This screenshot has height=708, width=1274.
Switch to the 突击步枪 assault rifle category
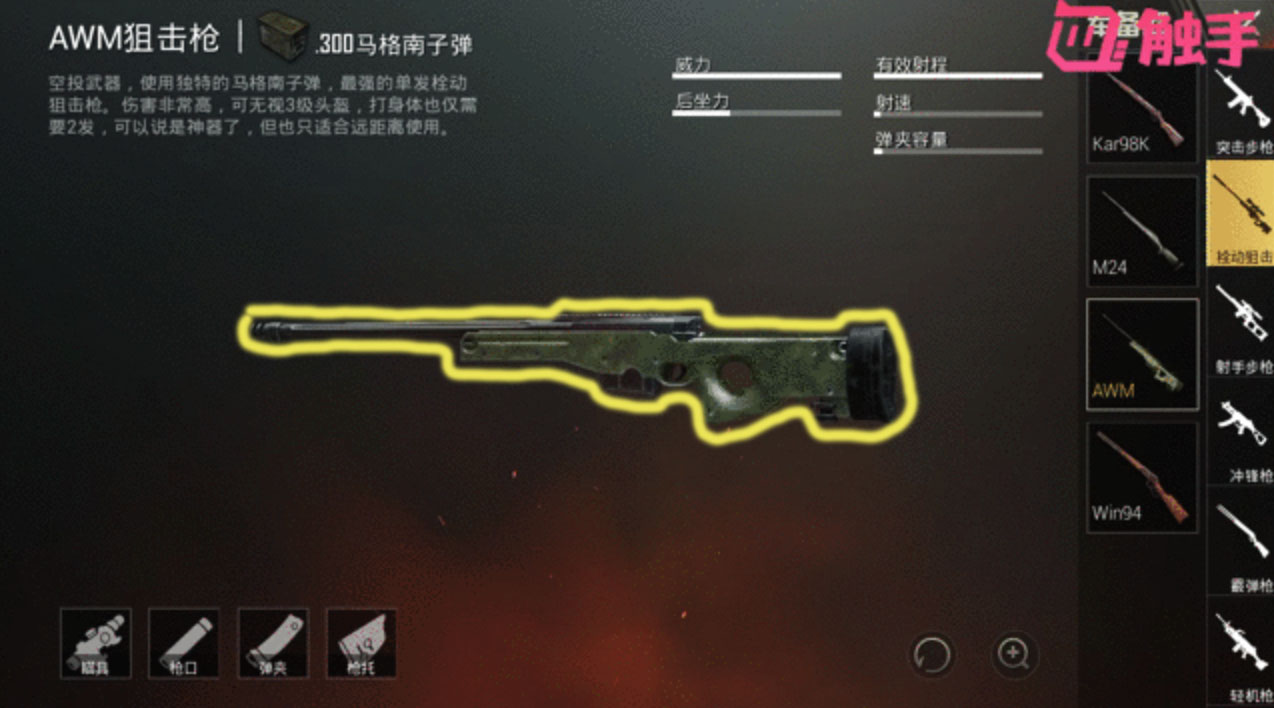pyautogui.click(x=1241, y=110)
